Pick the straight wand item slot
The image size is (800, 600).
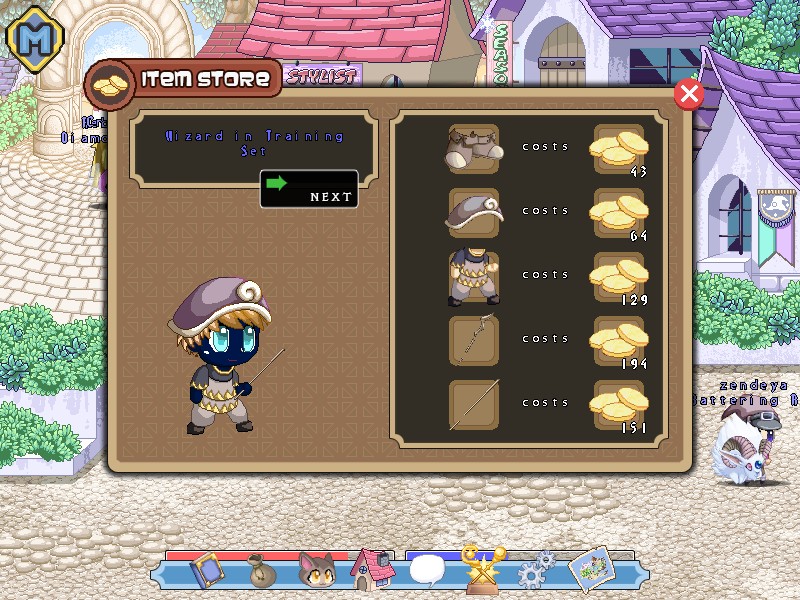[x=473, y=405]
